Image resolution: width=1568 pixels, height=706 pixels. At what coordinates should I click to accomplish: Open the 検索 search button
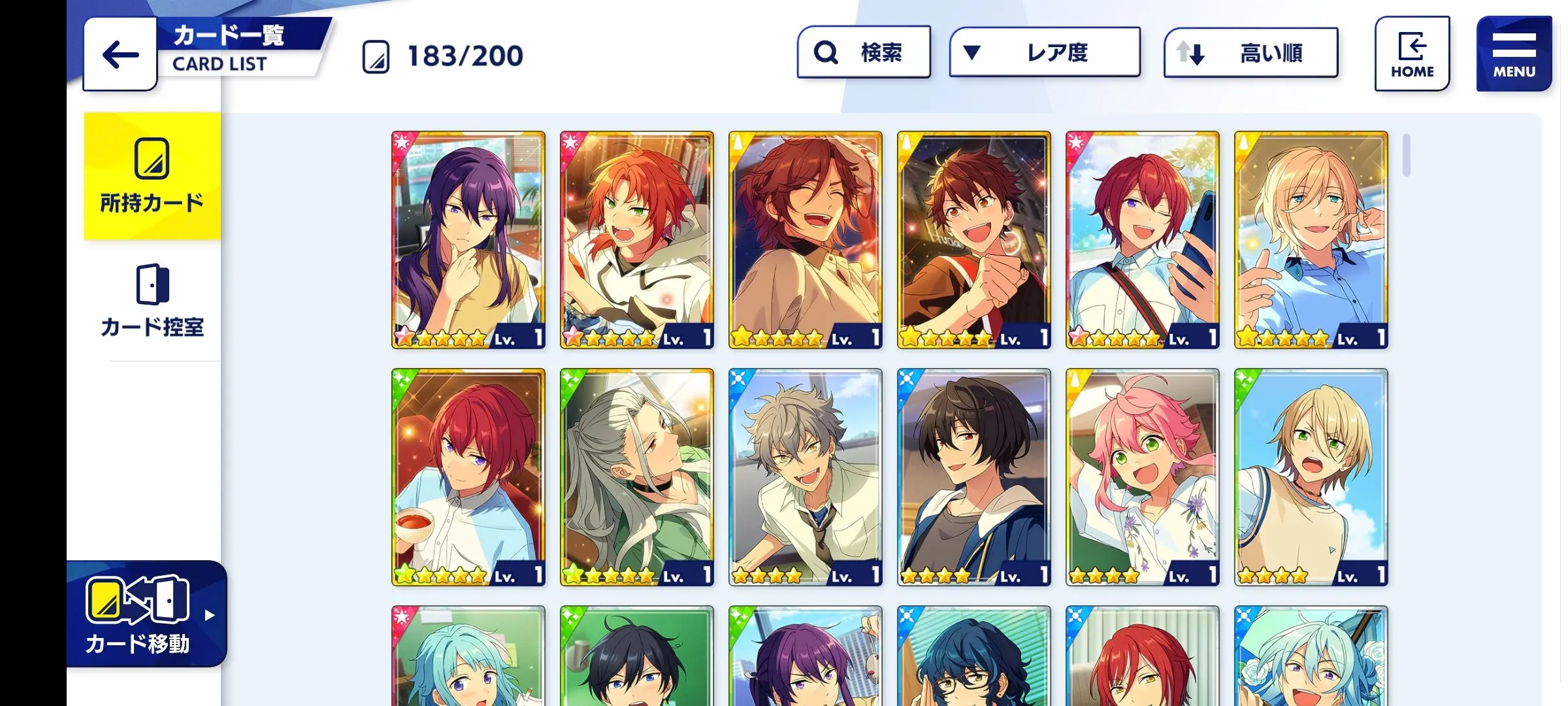pyautogui.click(x=864, y=52)
